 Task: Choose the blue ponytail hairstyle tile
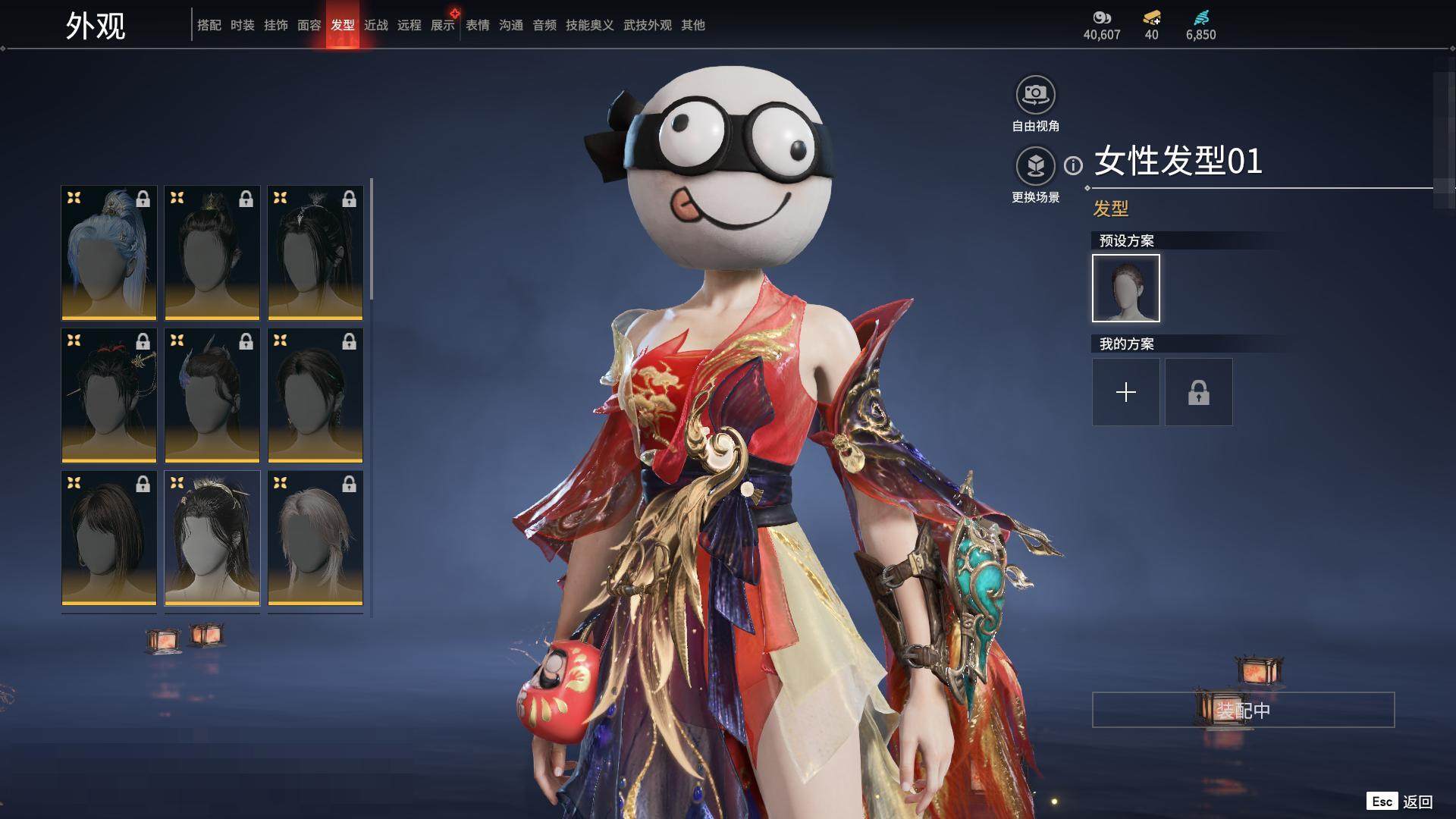[x=109, y=253]
